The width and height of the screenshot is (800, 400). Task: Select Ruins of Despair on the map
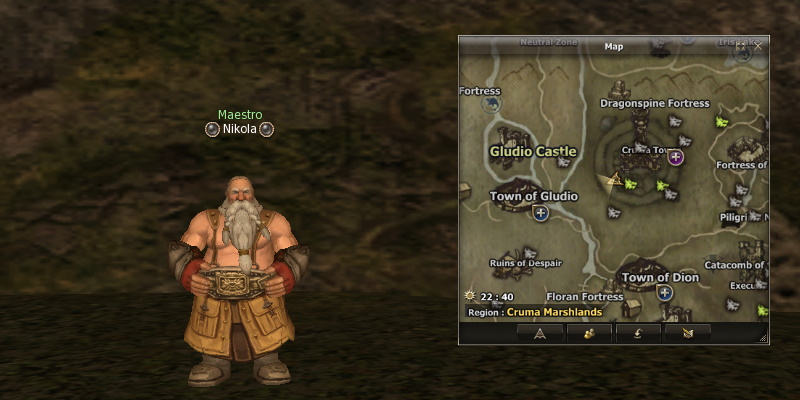click(x=525, y=263)
